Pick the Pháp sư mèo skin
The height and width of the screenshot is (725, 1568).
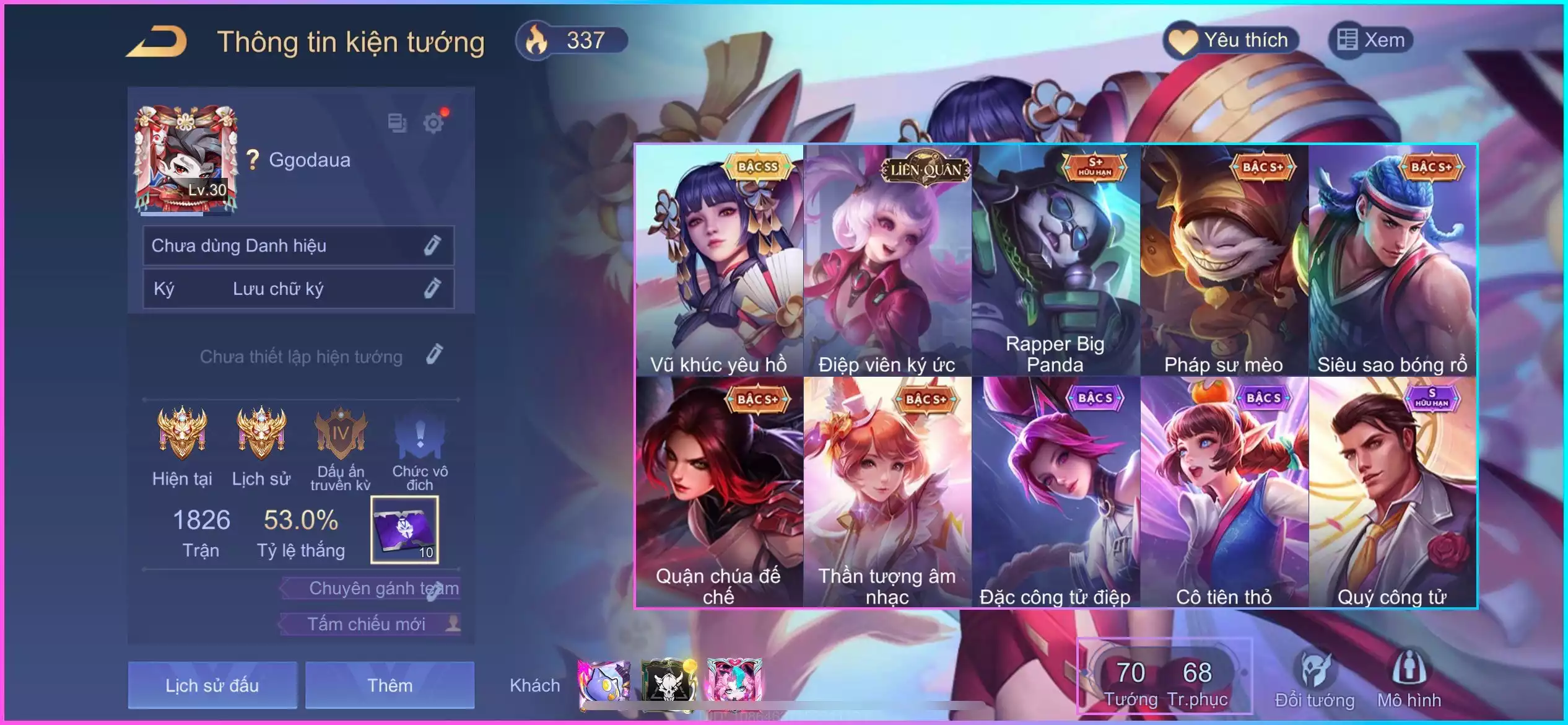[1224, 260]
